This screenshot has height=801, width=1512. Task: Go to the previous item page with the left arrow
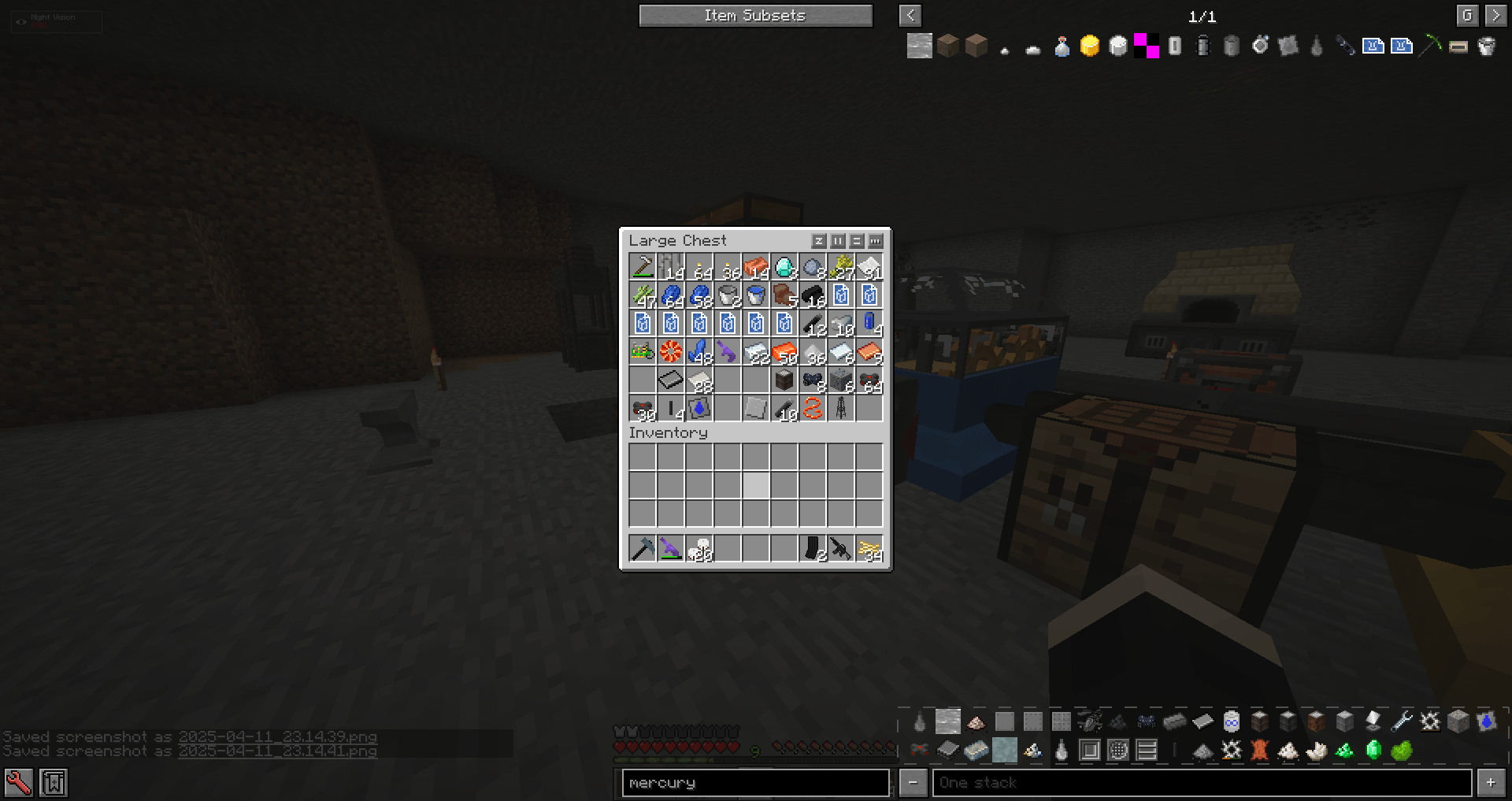coord(910,16)
